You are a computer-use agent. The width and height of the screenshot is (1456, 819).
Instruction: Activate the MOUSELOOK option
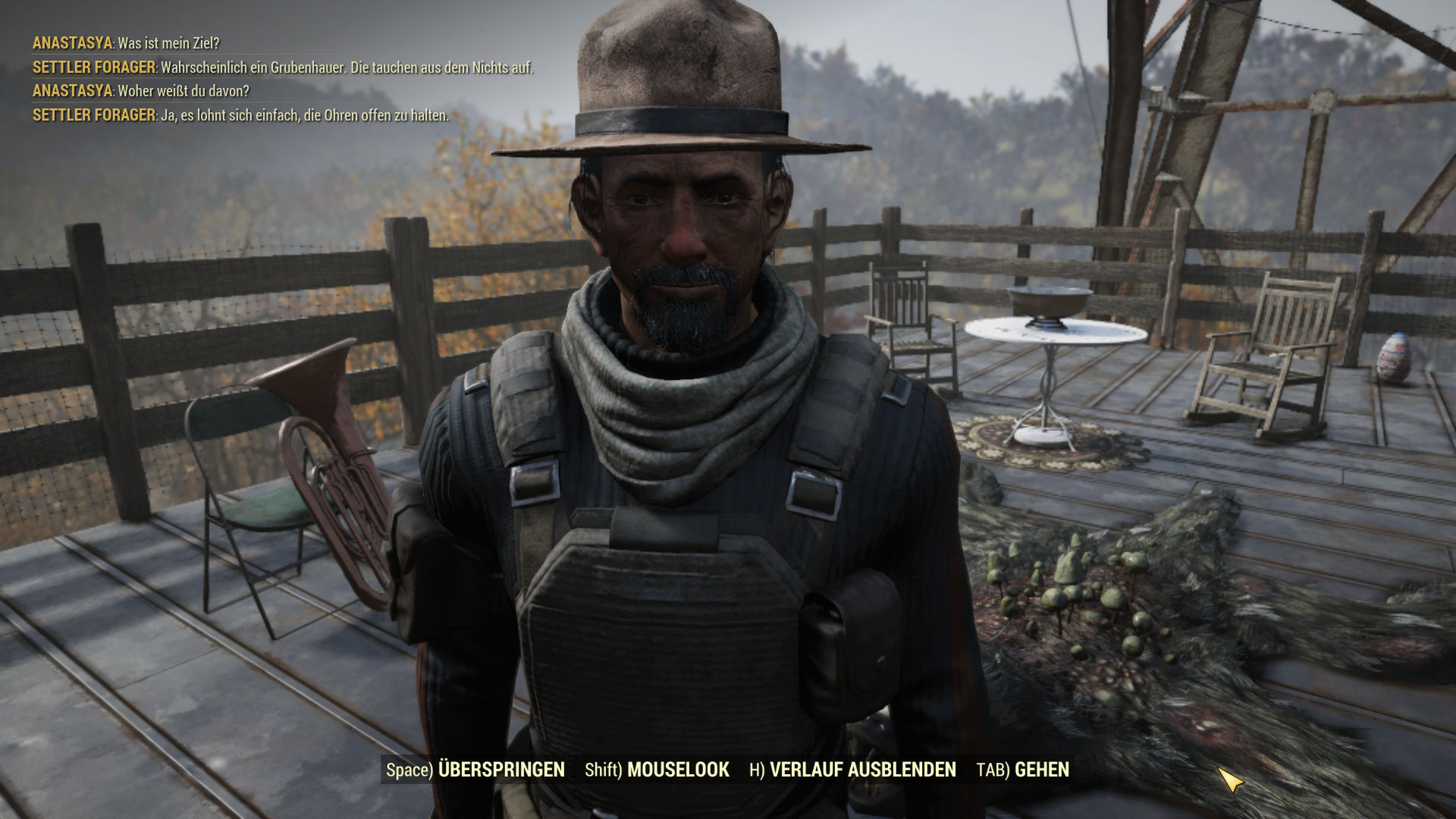pos(657,770)
